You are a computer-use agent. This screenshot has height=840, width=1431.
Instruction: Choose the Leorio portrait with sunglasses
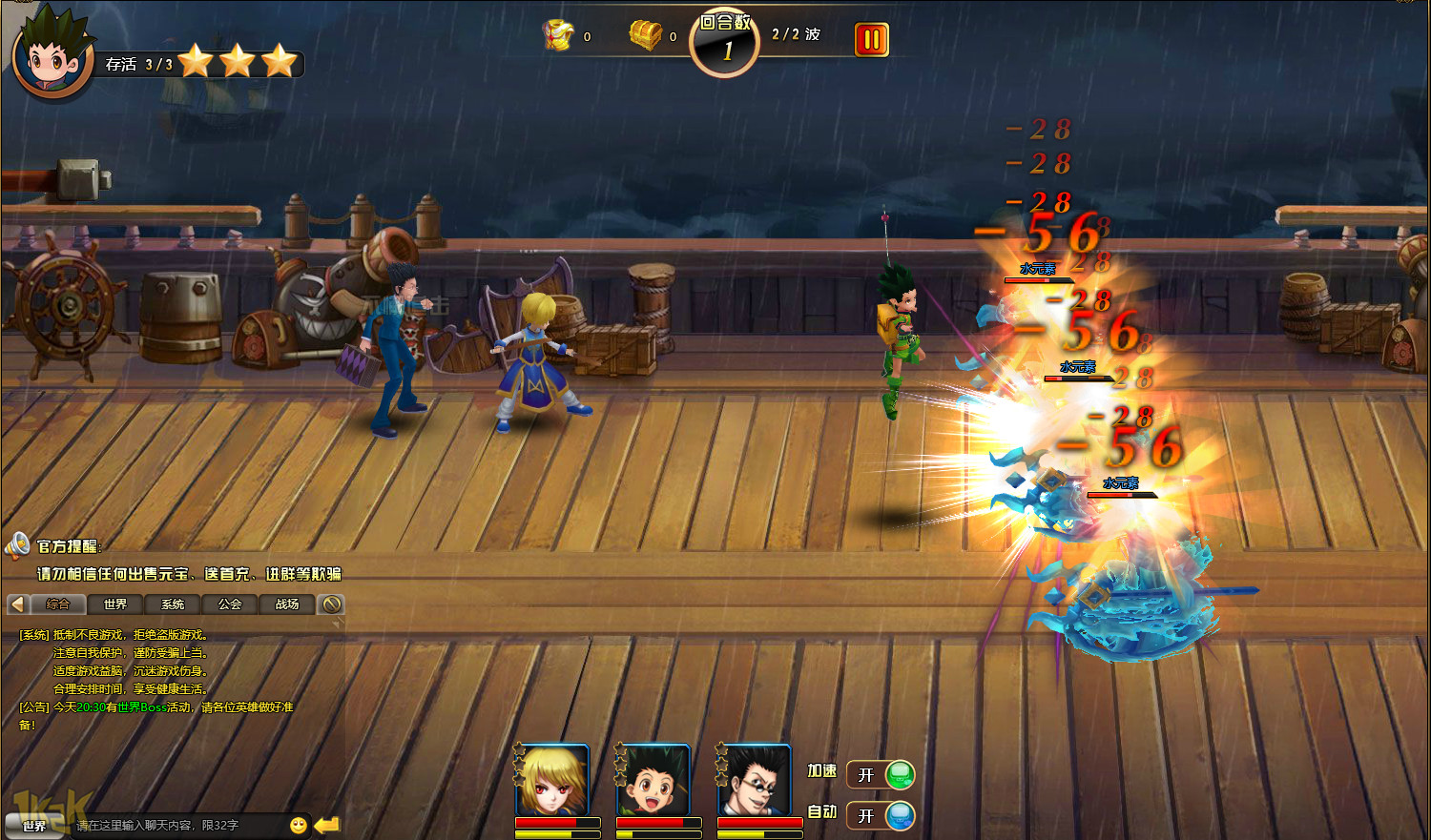[x=755, y=779]
